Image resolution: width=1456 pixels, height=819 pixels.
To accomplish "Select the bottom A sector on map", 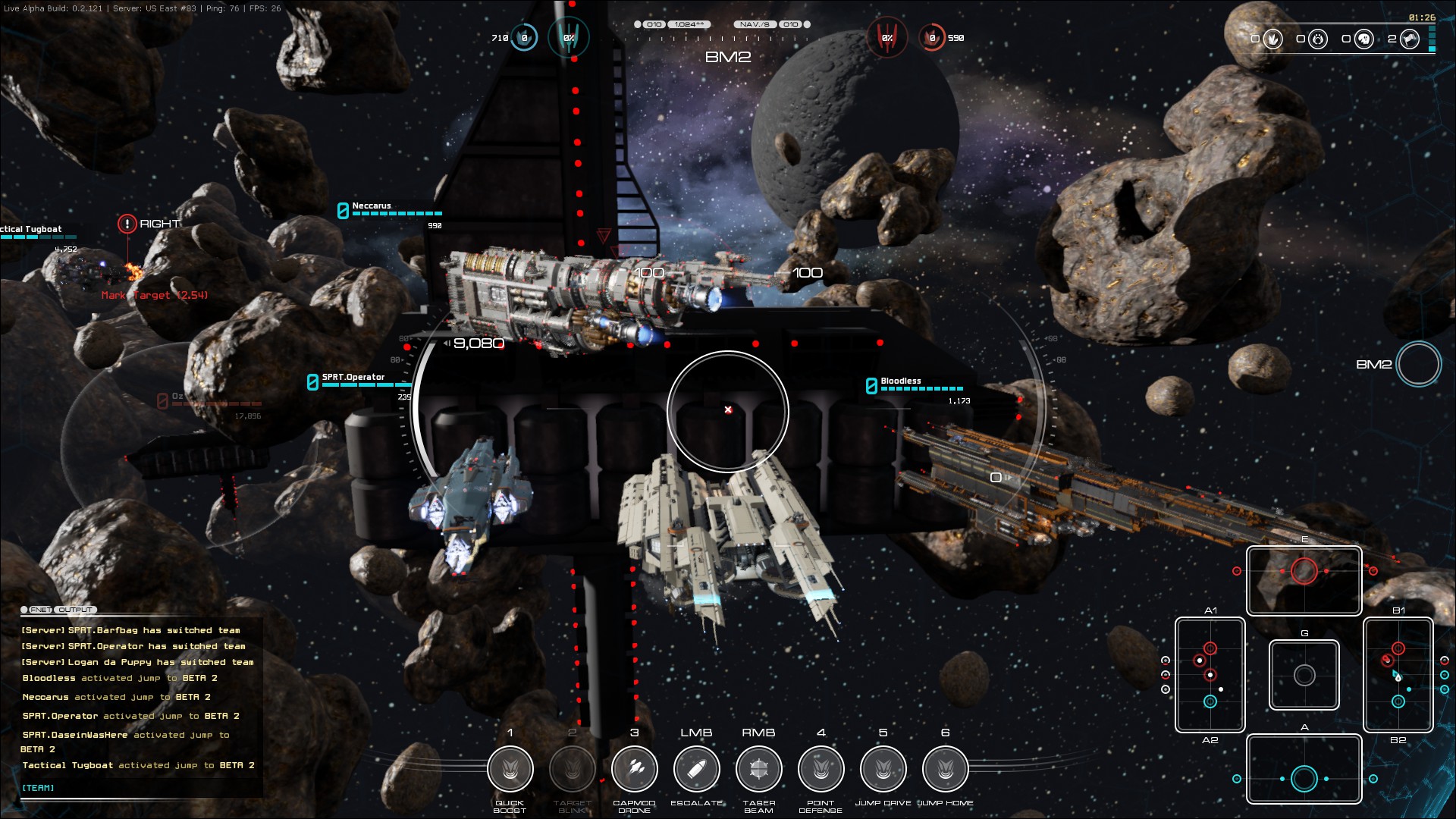I will pos(1304,769).
